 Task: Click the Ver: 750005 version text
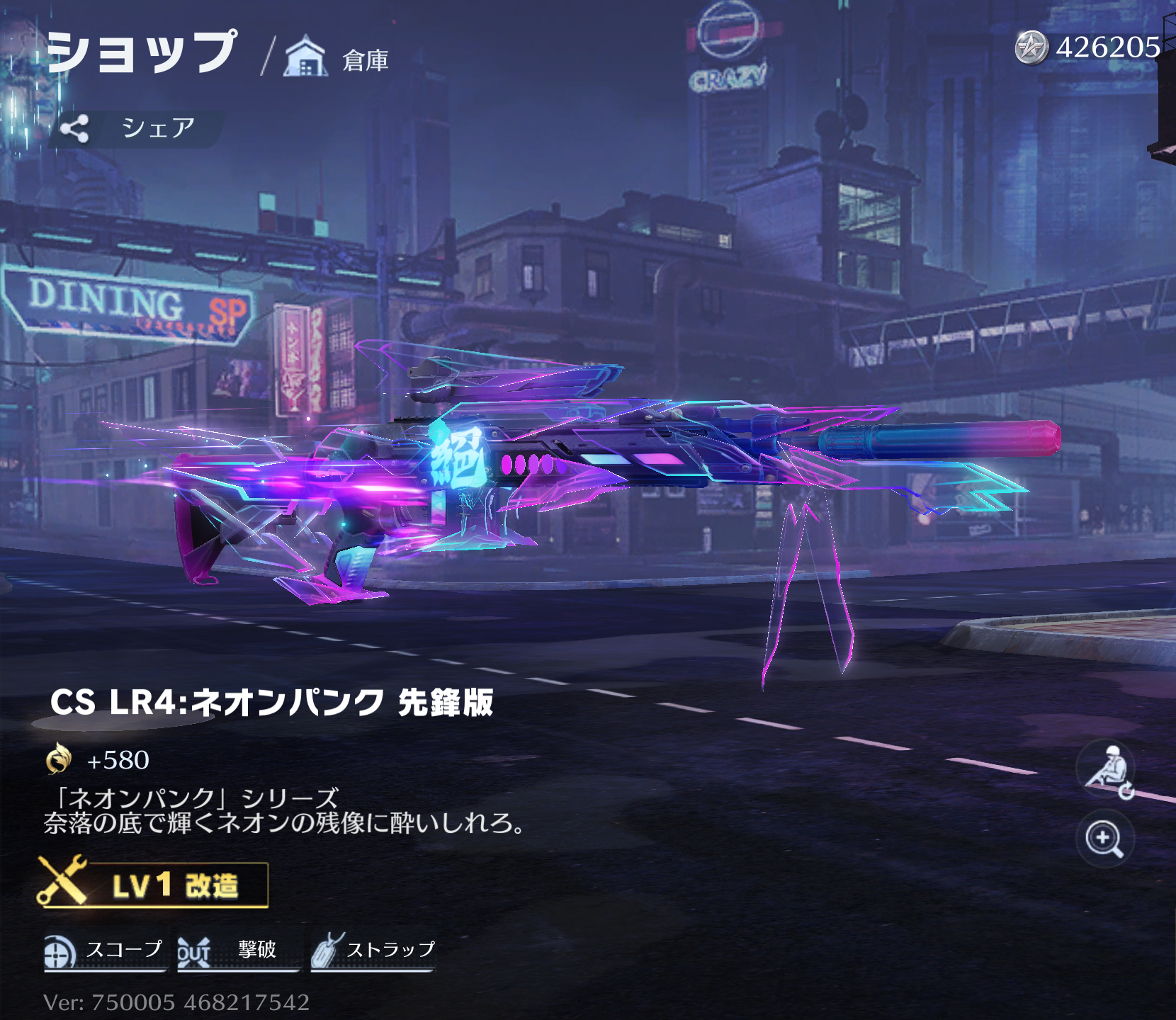(x=177, y=1002)
